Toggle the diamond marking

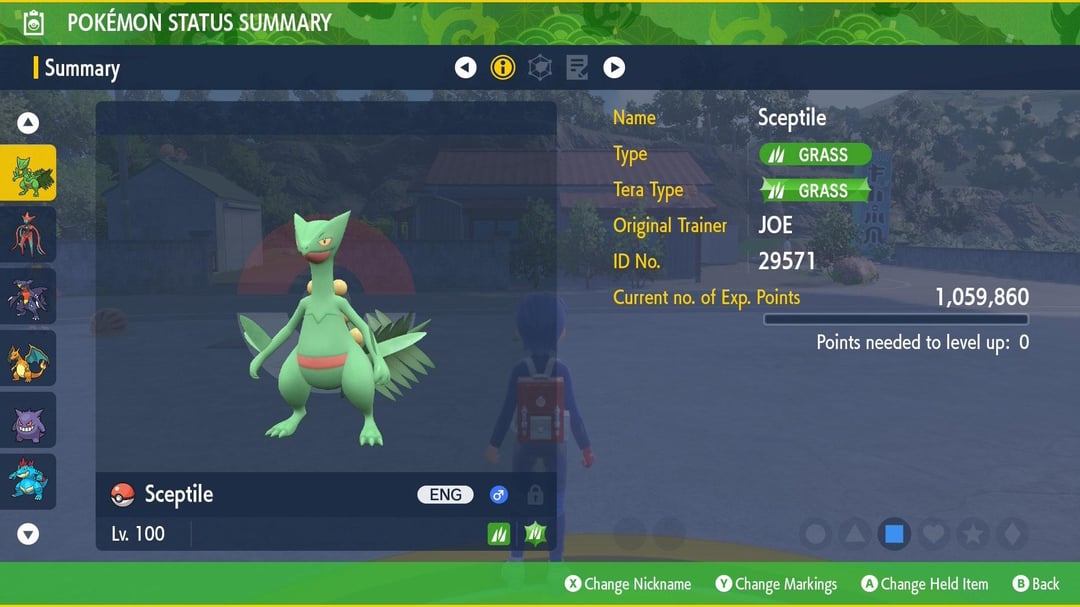[x=1011, y=534]
